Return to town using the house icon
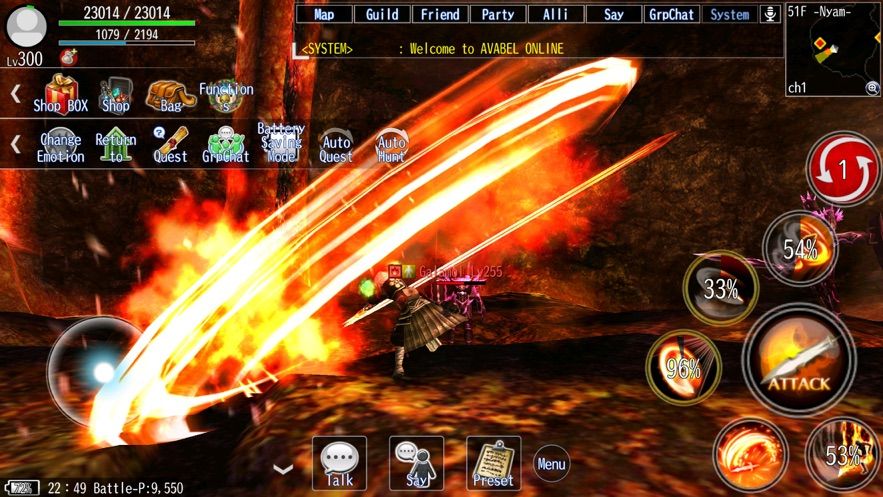 click(116, 145)
